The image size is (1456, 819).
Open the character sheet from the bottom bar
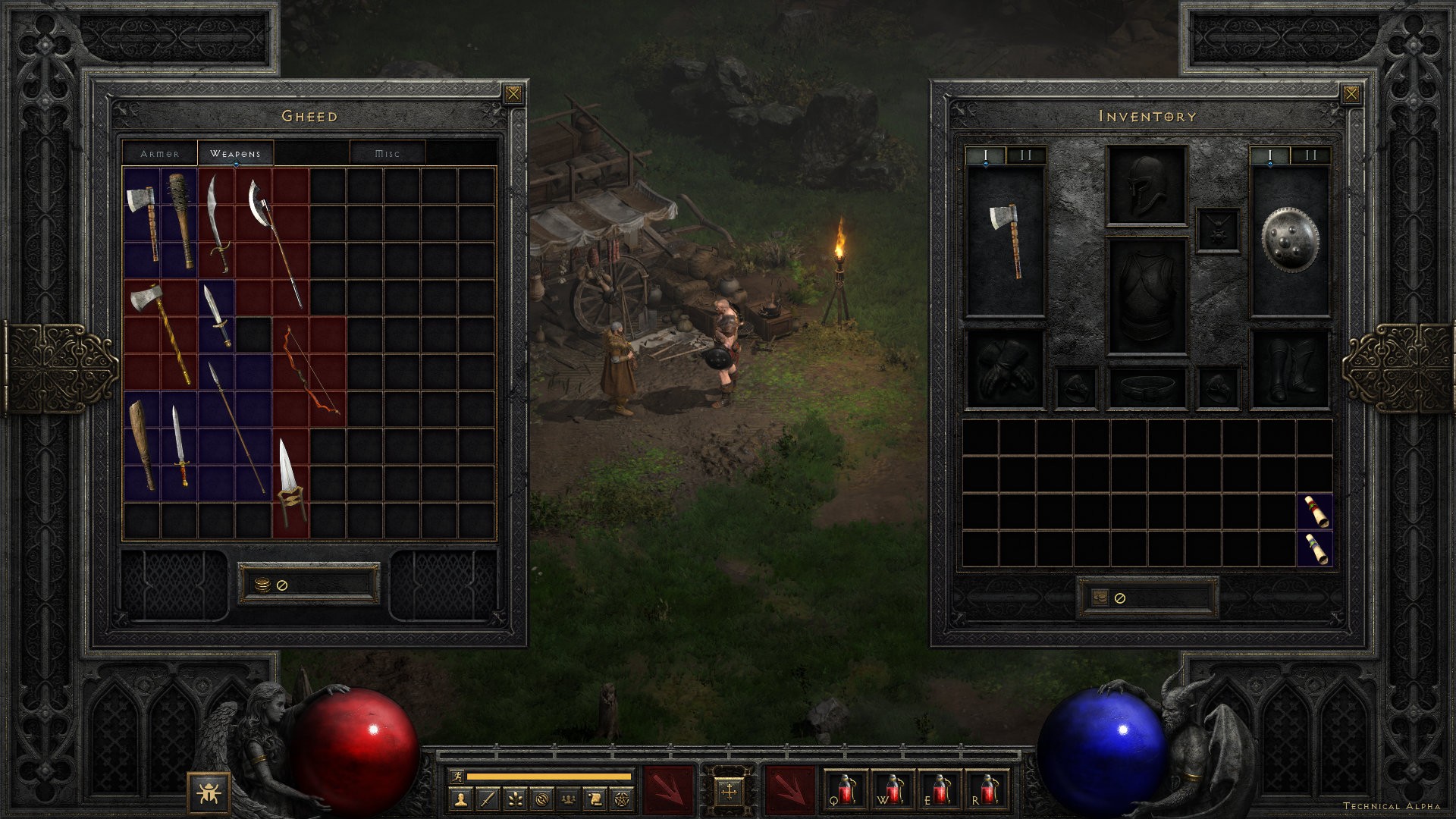pos(460,799)
